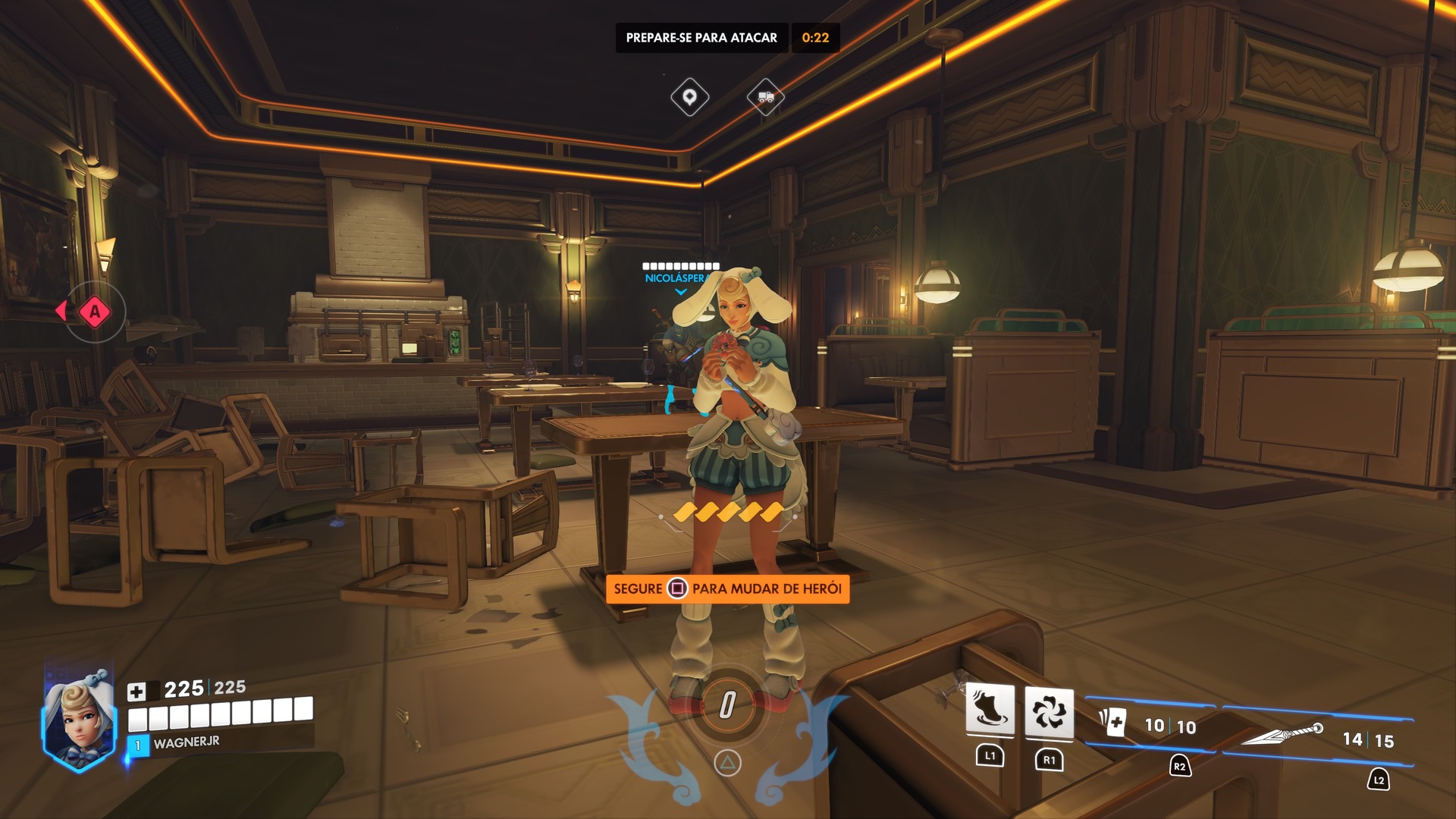
Task: Click the change hero prompt banner
Action: click(x=727, y=588)
